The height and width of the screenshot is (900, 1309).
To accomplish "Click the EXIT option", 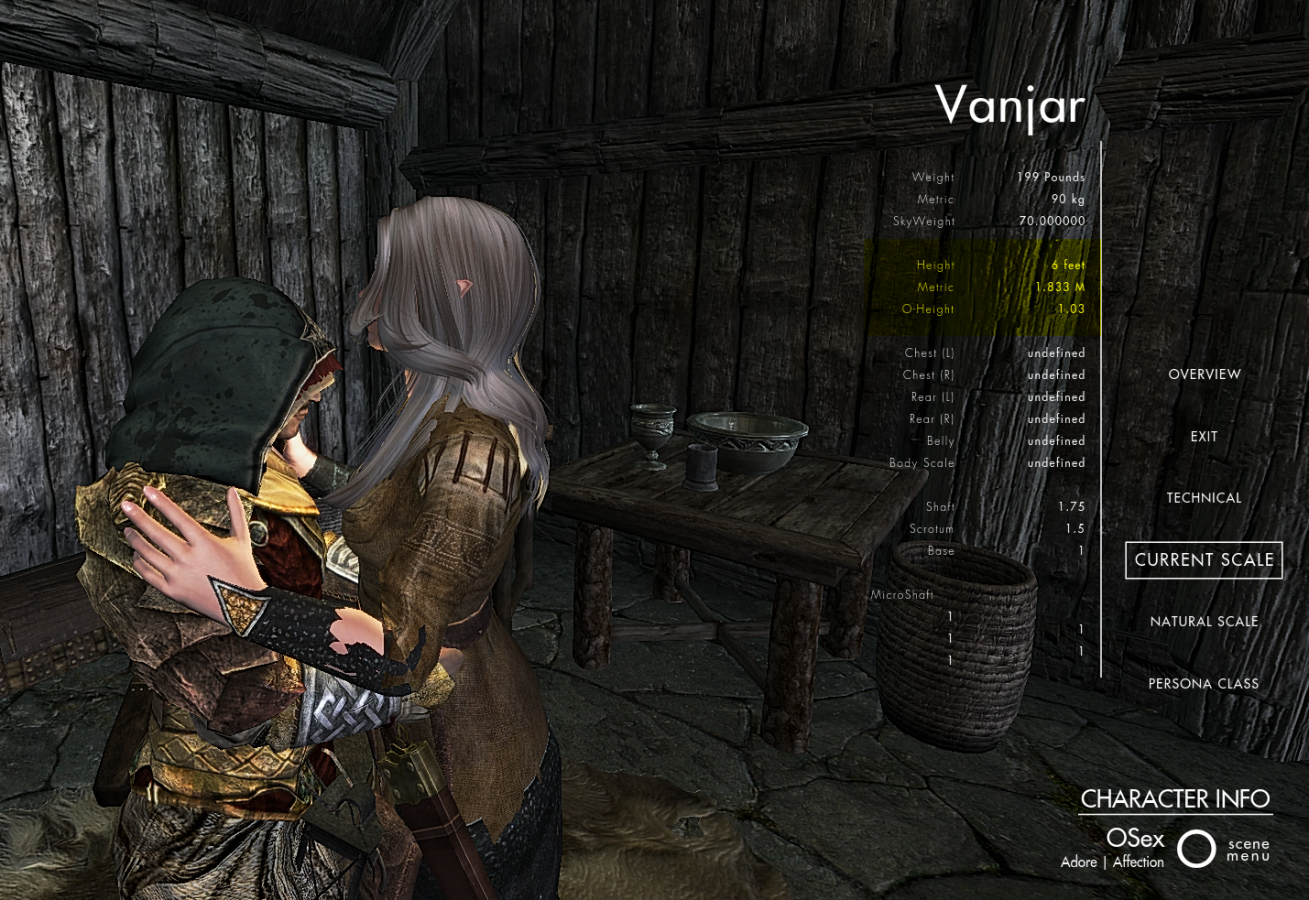I will 1203,436.
